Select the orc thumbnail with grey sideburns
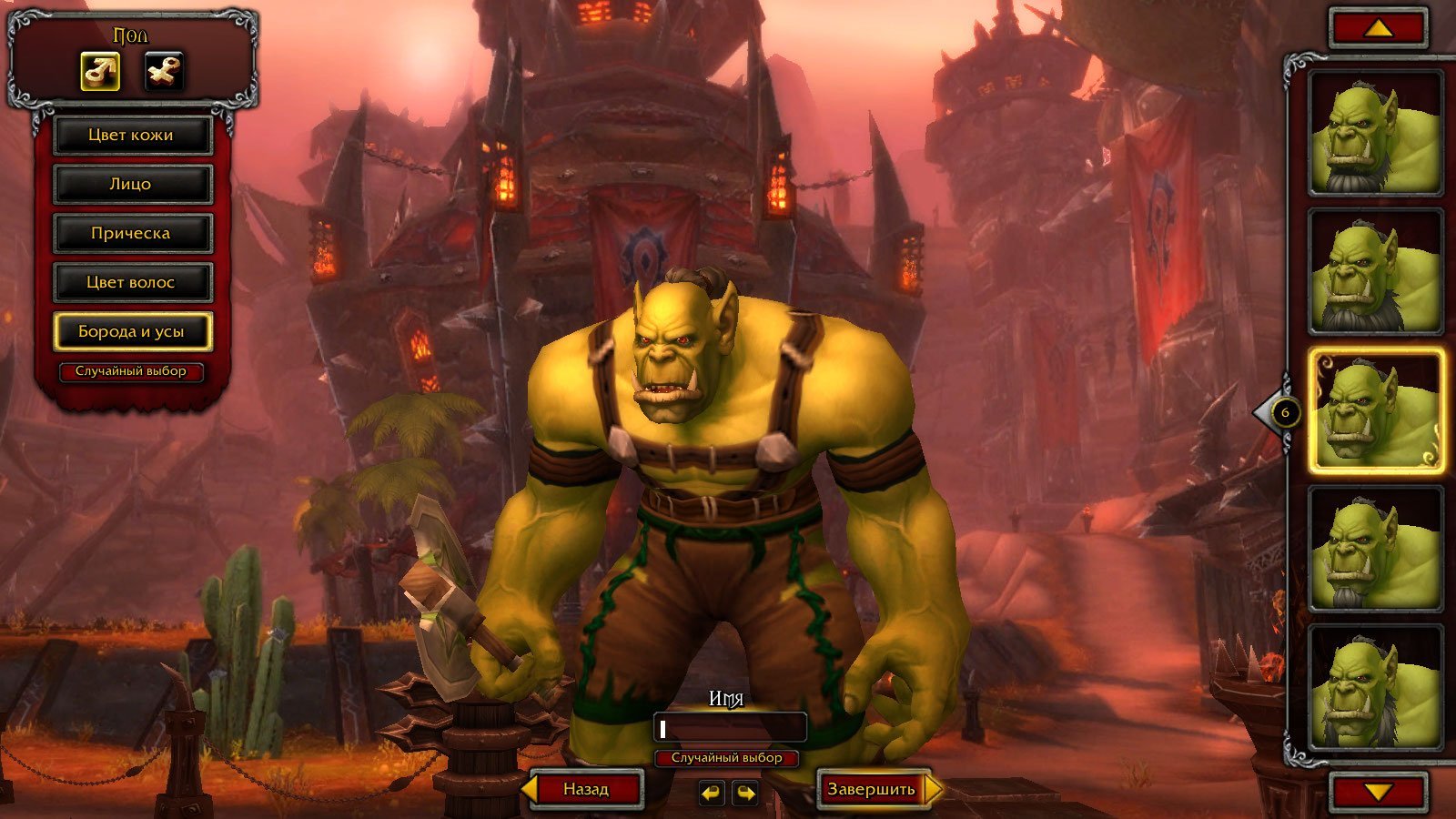1456x819 pixels. coord(1376,688)
